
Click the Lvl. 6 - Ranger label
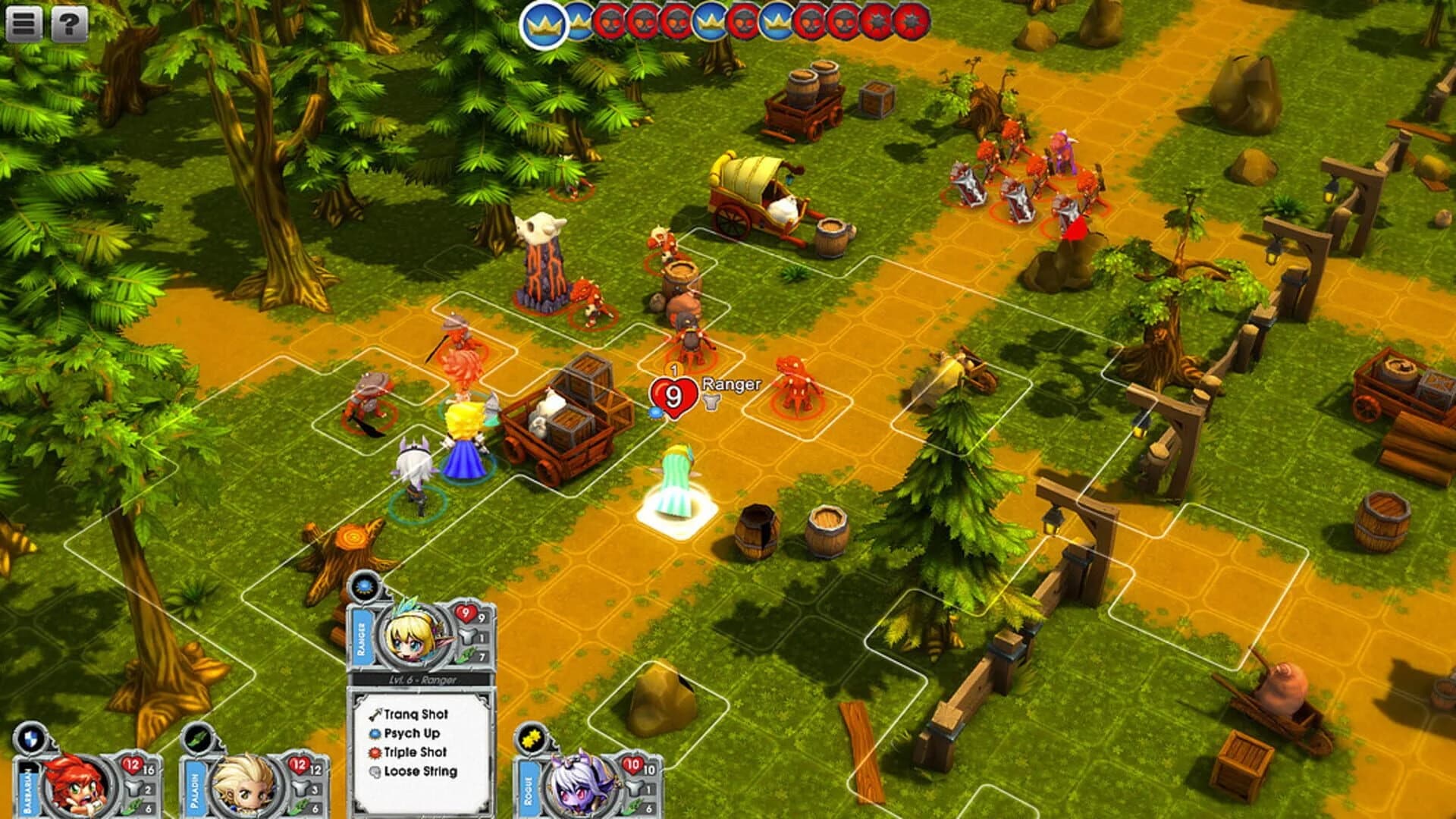pos(422,679)
